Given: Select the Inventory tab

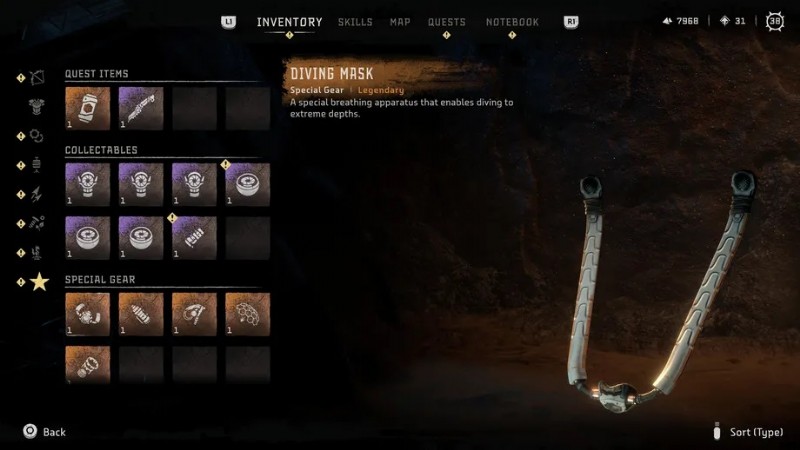Looking at the screenshot, I should (289, 22).
